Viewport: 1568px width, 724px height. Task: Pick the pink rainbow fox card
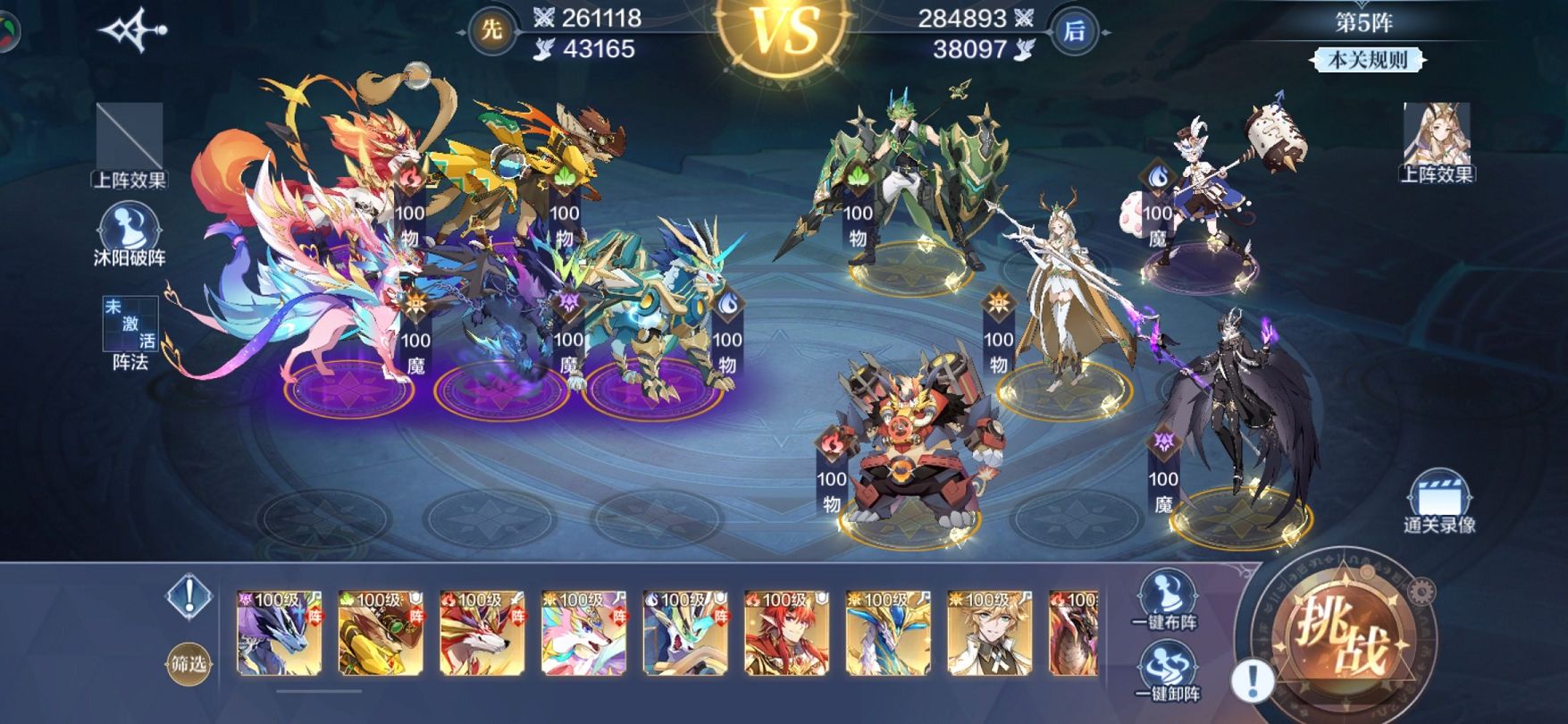pyautogui.click(x=584, y=632)
